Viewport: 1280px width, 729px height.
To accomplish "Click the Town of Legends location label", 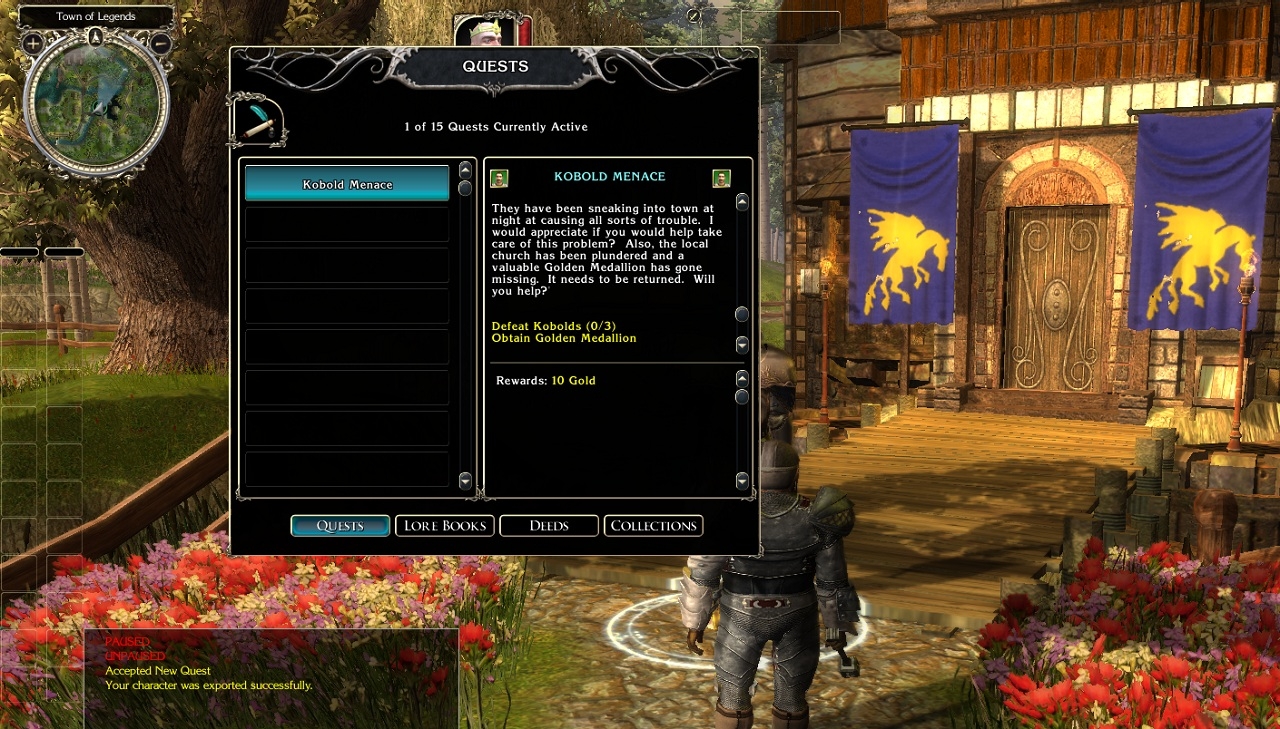I will pyautogui.click(x=96, y=17).
